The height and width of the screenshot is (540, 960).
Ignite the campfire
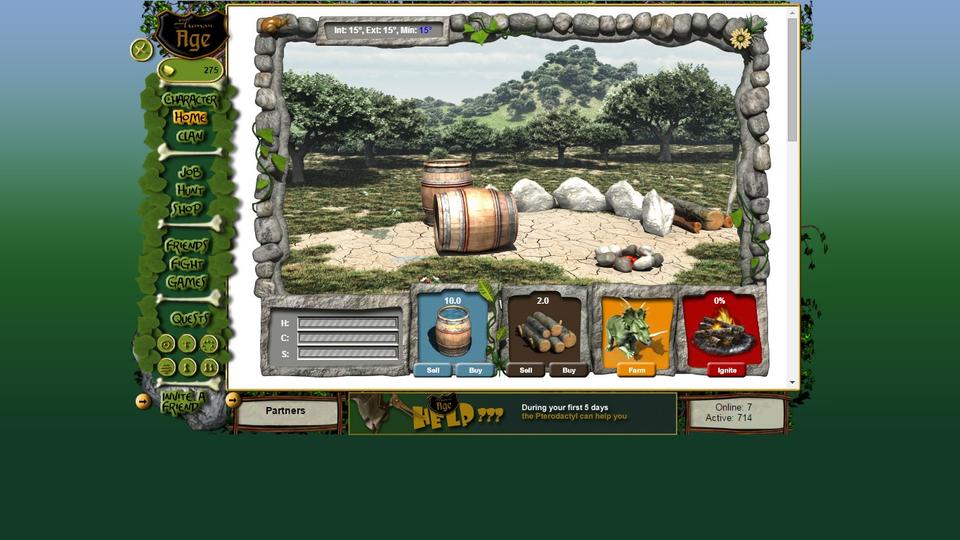tap(727, 370)
